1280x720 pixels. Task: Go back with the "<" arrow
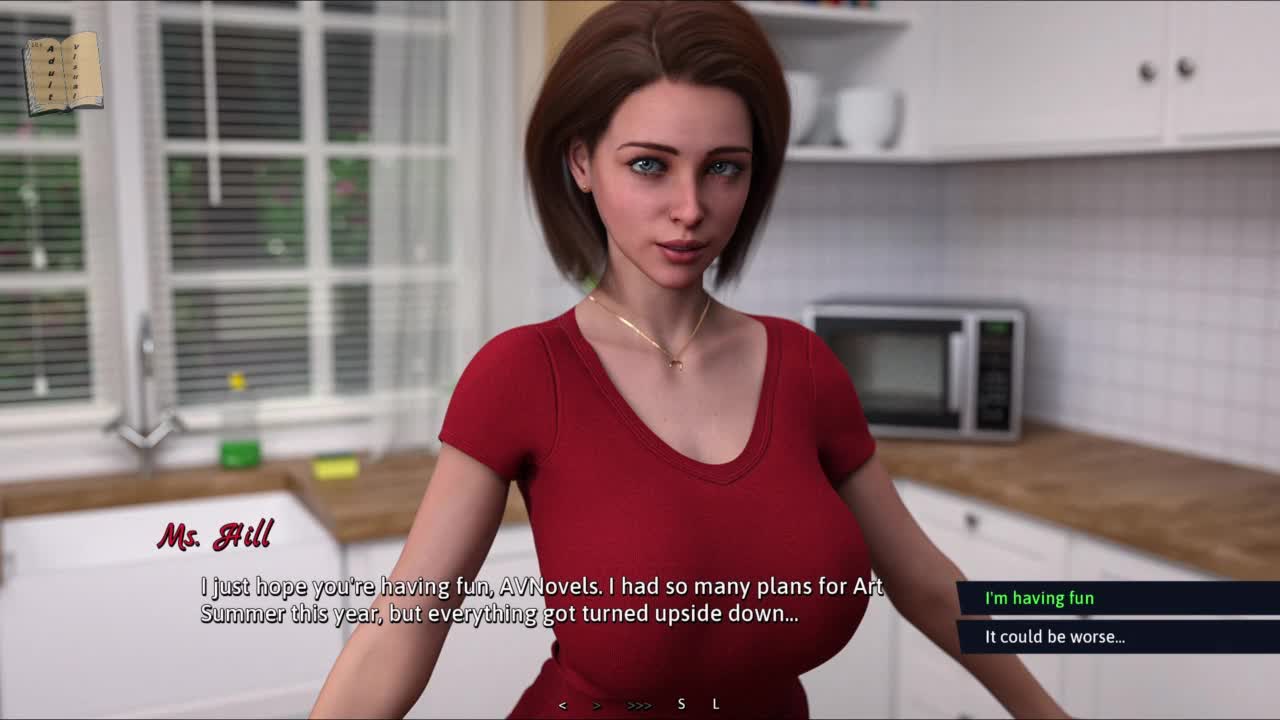[562, 705]
